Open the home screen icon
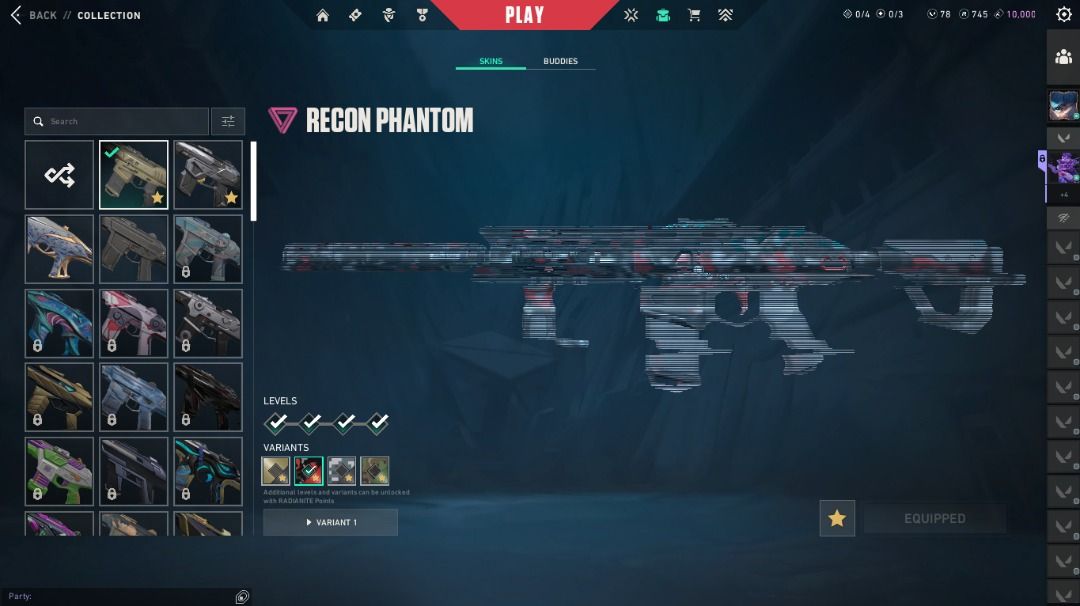 pyautogui.click(x=322, y=15)
